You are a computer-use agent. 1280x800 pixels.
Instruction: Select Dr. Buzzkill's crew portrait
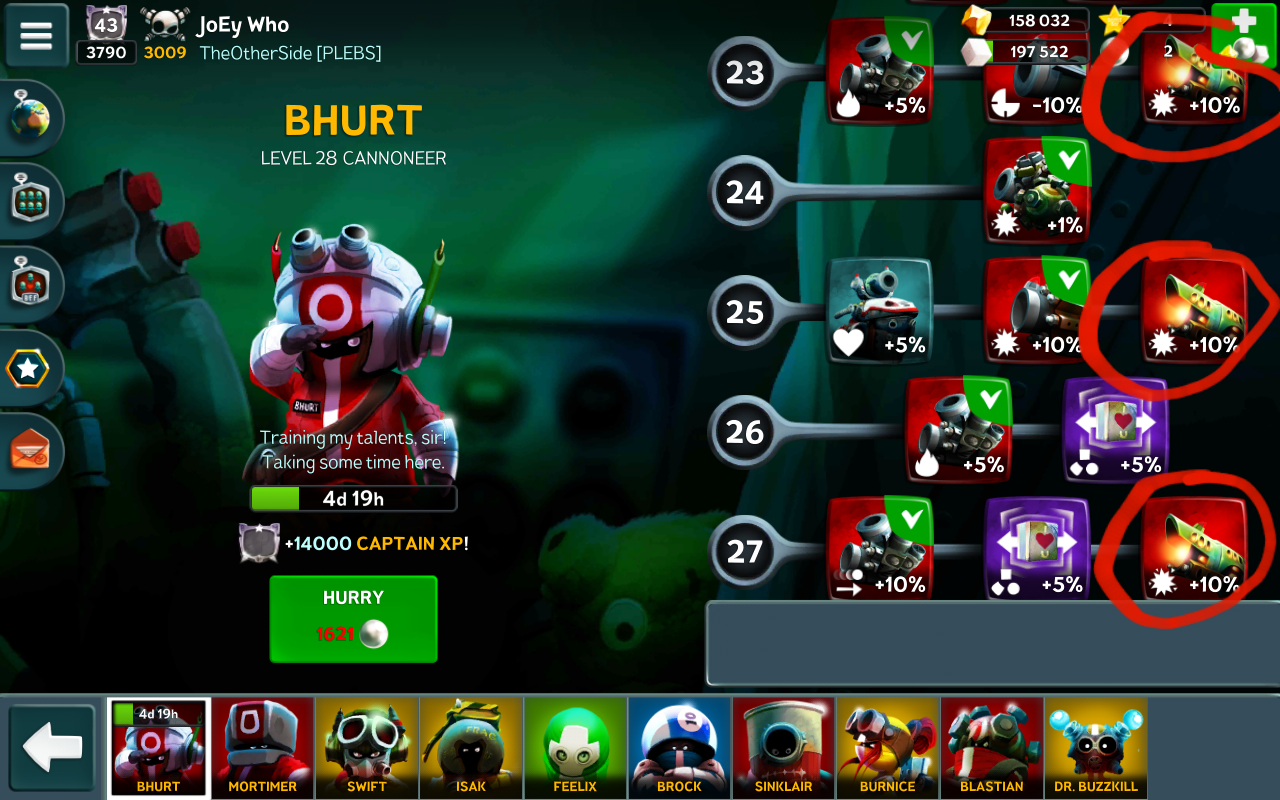click(x=1095, y=747)
